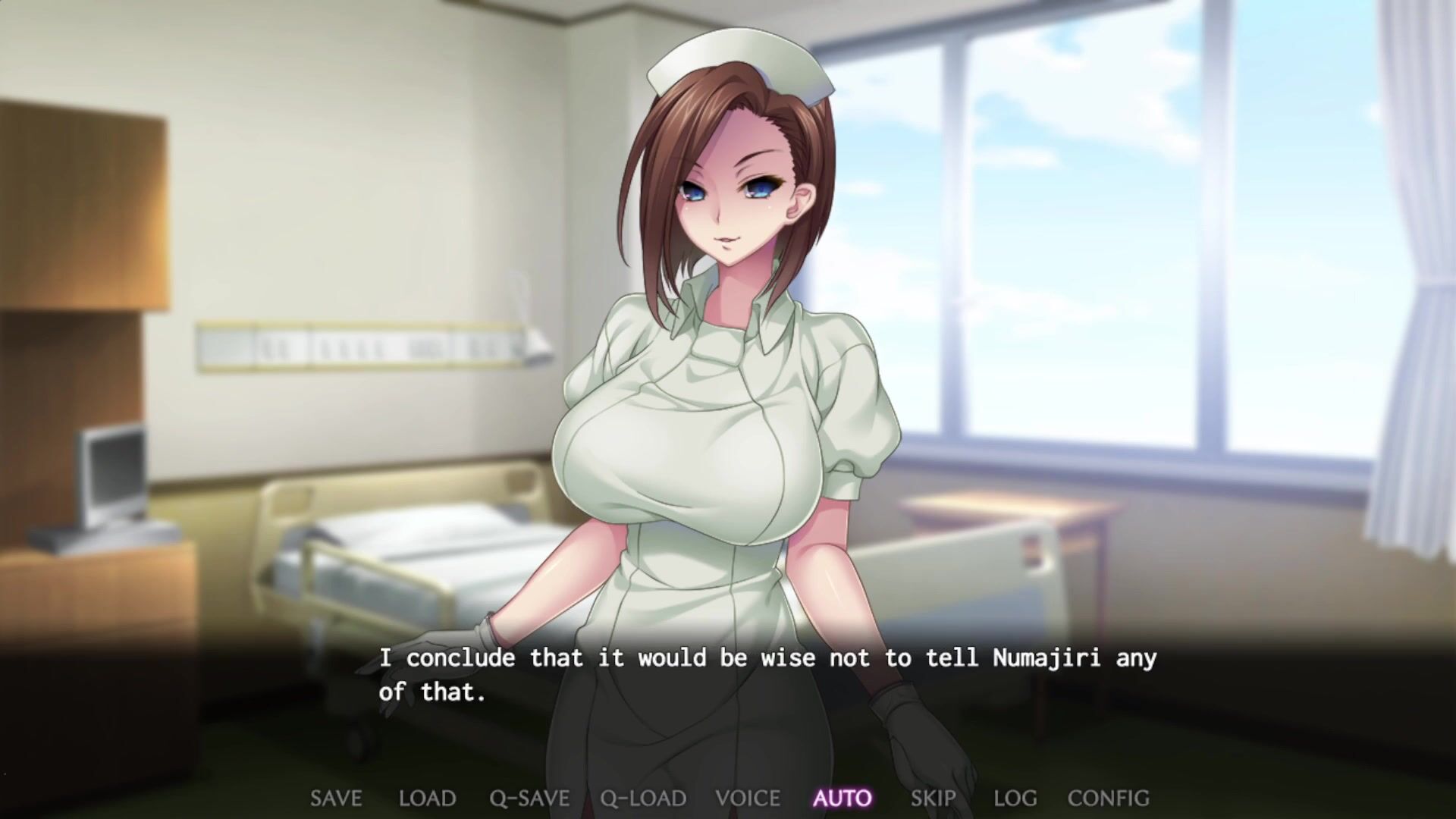Open the LOAD menu
The image size is (1456, 819).
(x=427, y=798)
